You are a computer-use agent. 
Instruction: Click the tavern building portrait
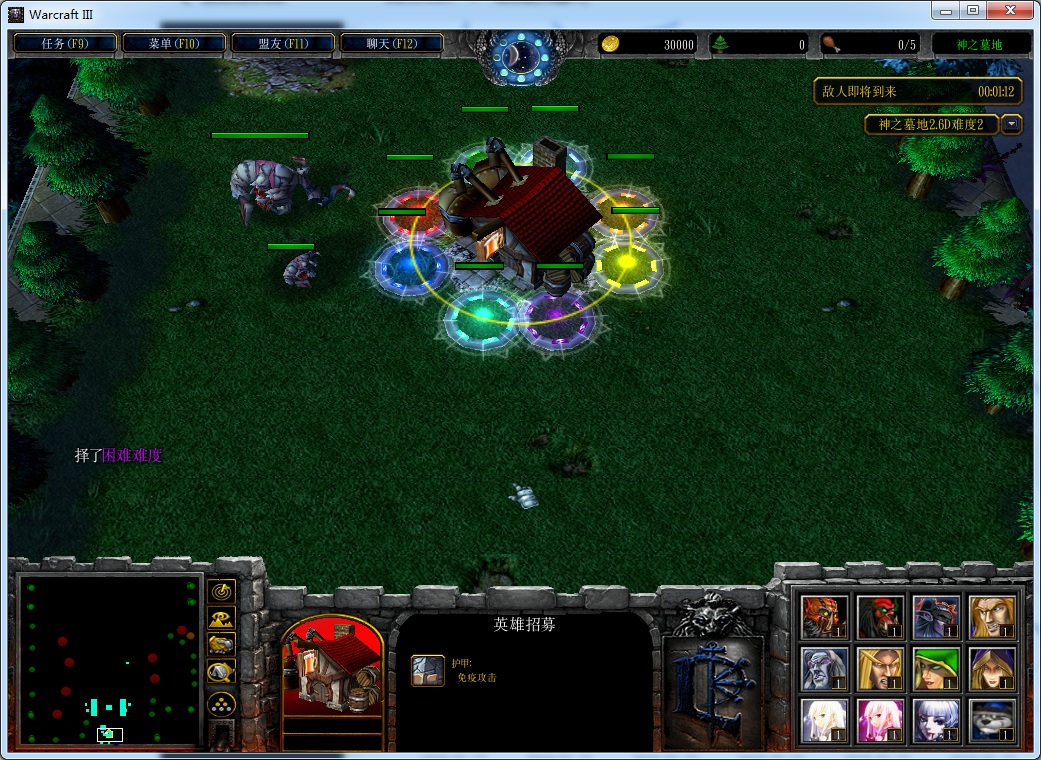pos(333,667)
